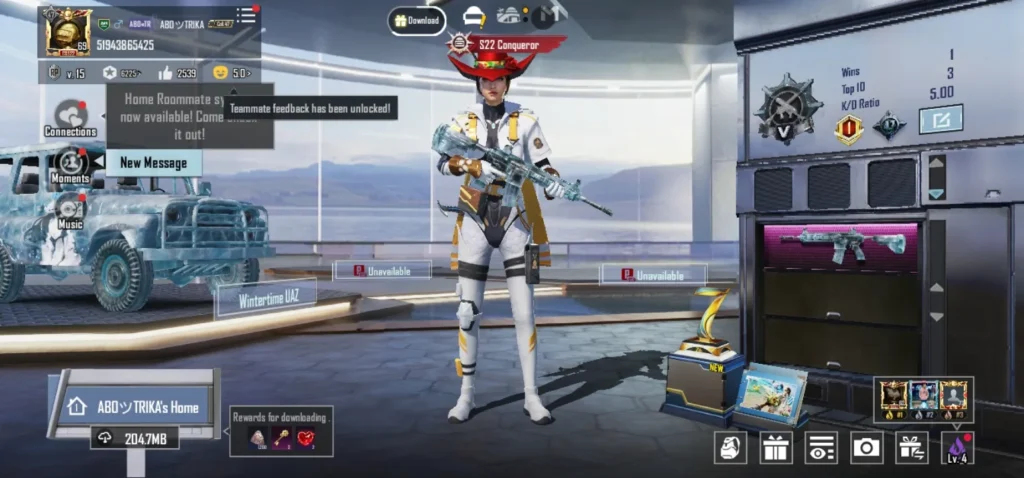
Task: Open Moments
Action: 70,166
